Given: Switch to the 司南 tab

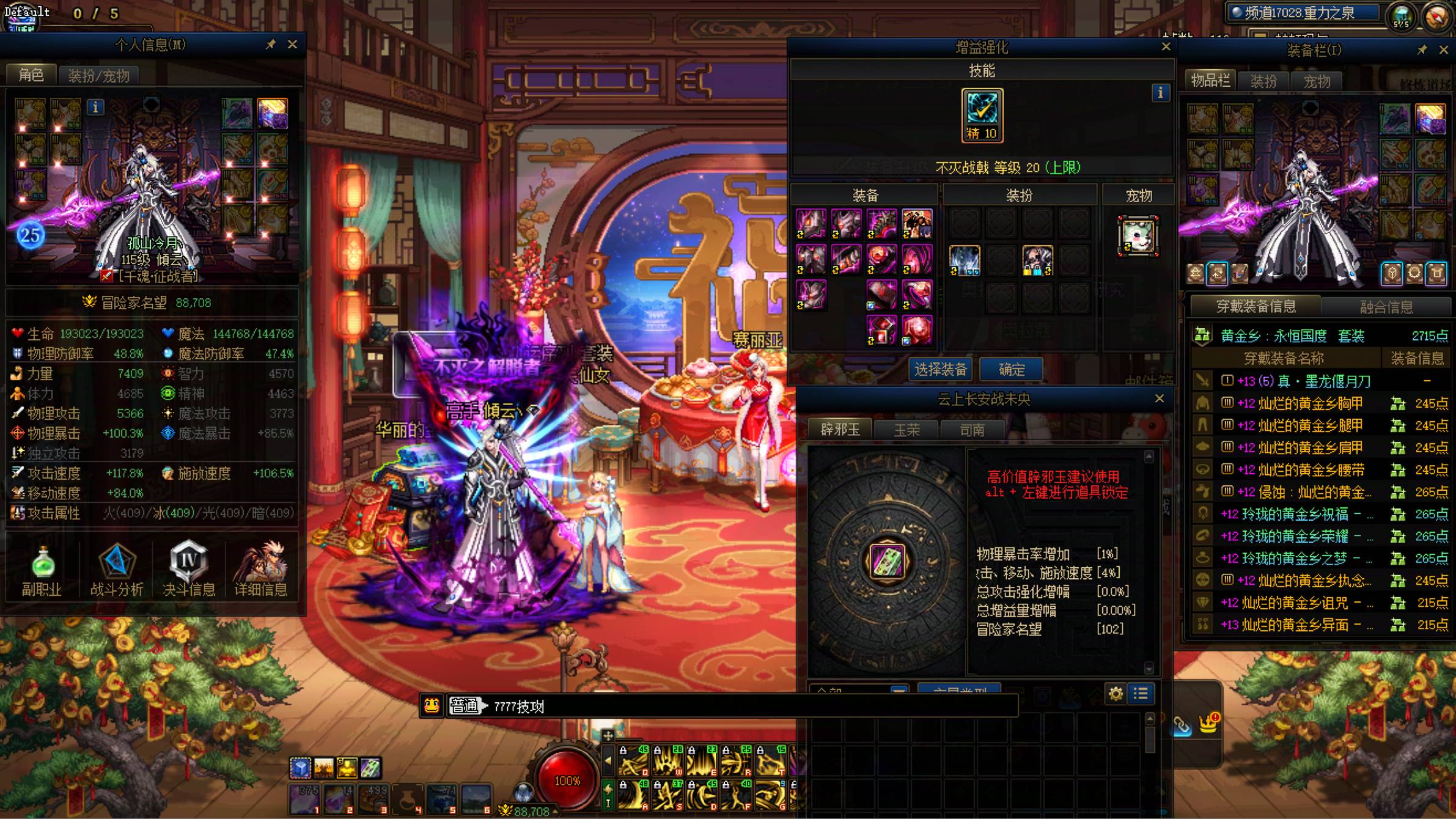Looking at the screenshot, I should click(972, 430).
